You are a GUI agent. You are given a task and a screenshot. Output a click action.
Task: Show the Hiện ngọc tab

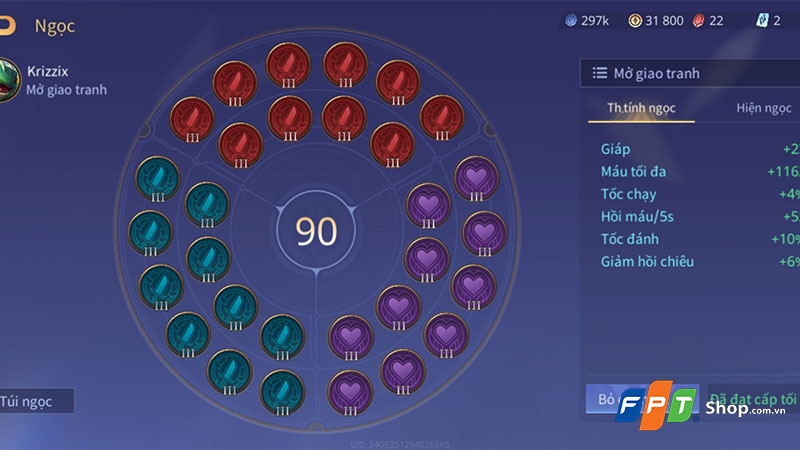[x=763, y=107]
